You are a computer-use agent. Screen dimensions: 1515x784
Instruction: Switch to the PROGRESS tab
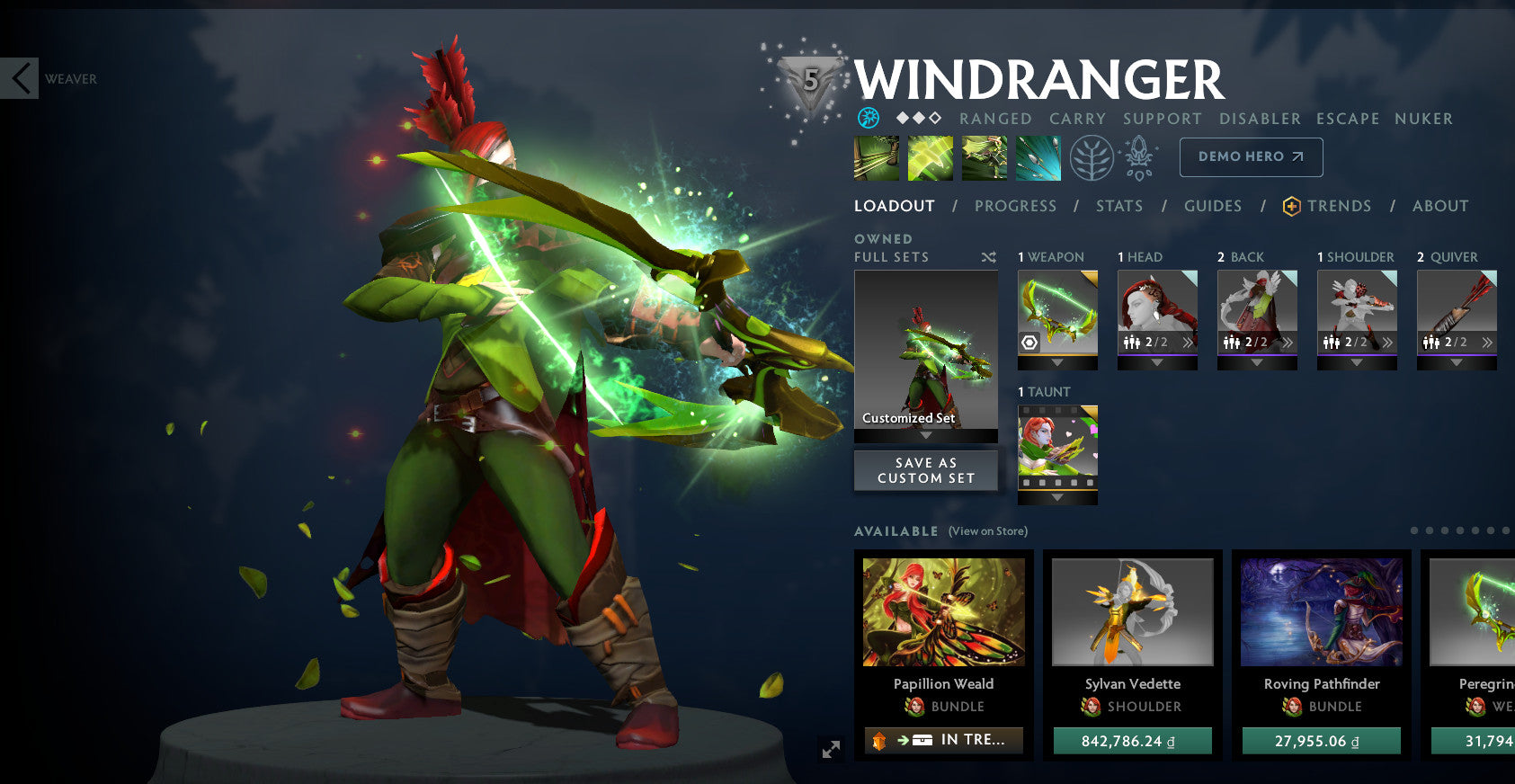tap(1015, 206)
